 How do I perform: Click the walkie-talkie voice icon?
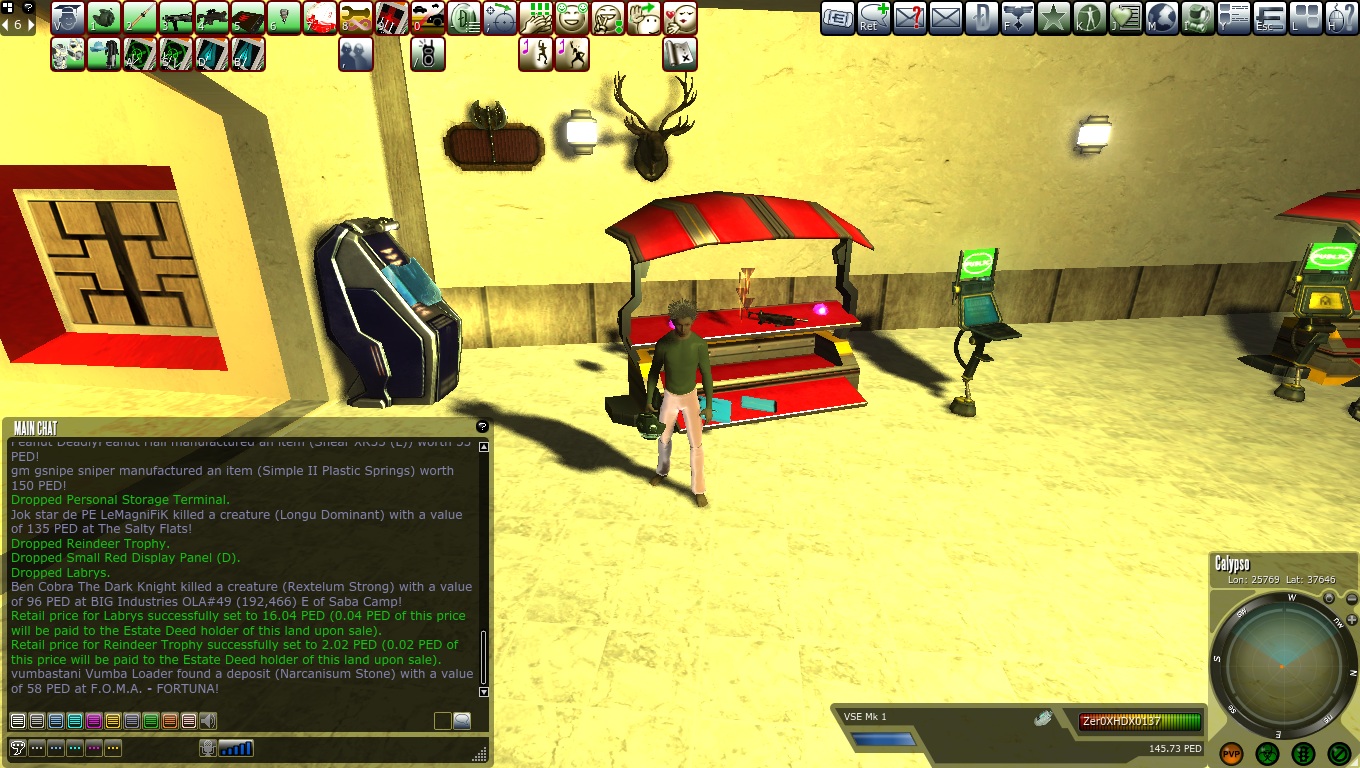tap(428, 54)
